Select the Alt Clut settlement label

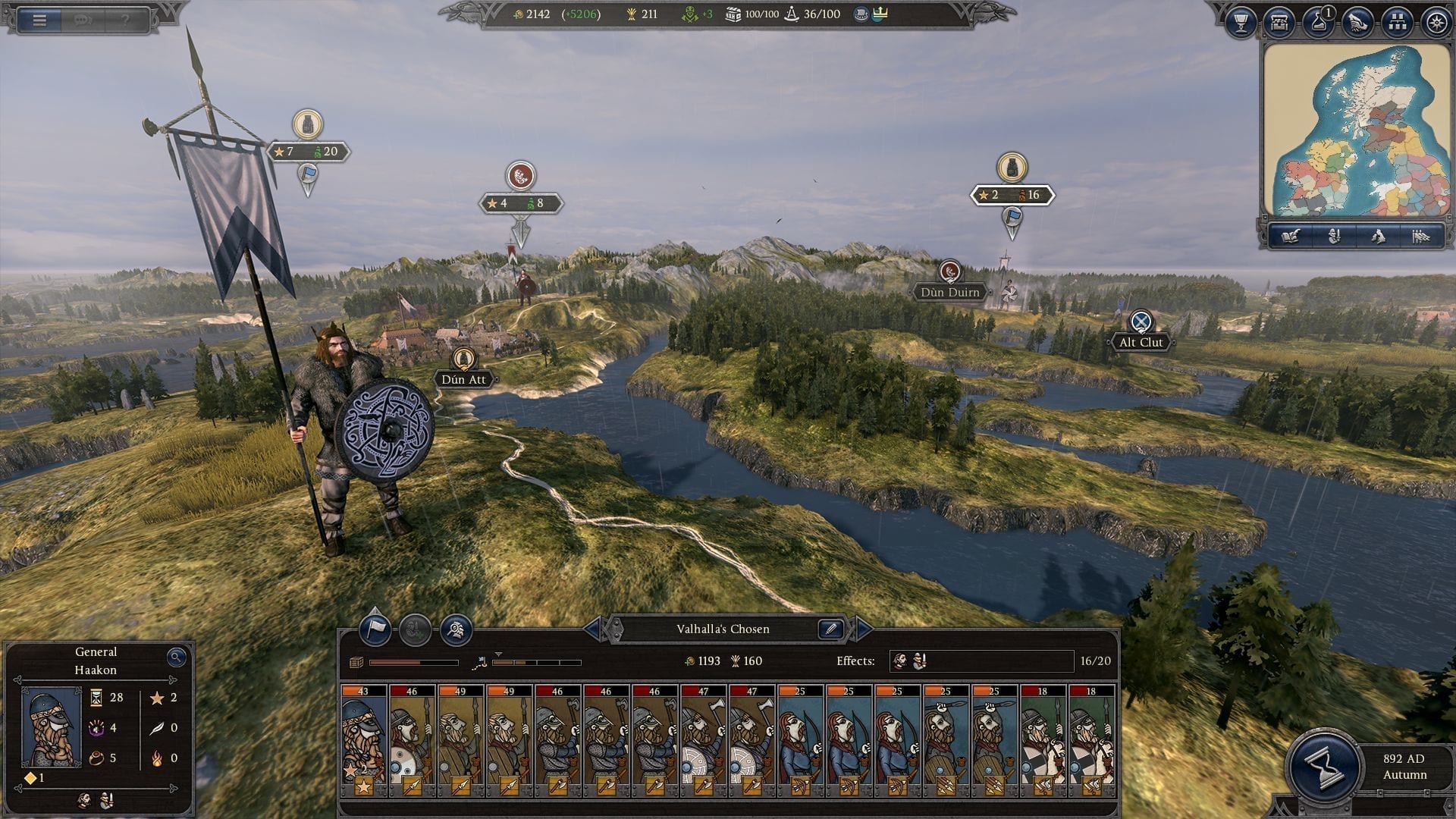pyautogui.click(x=1141, y=342)
